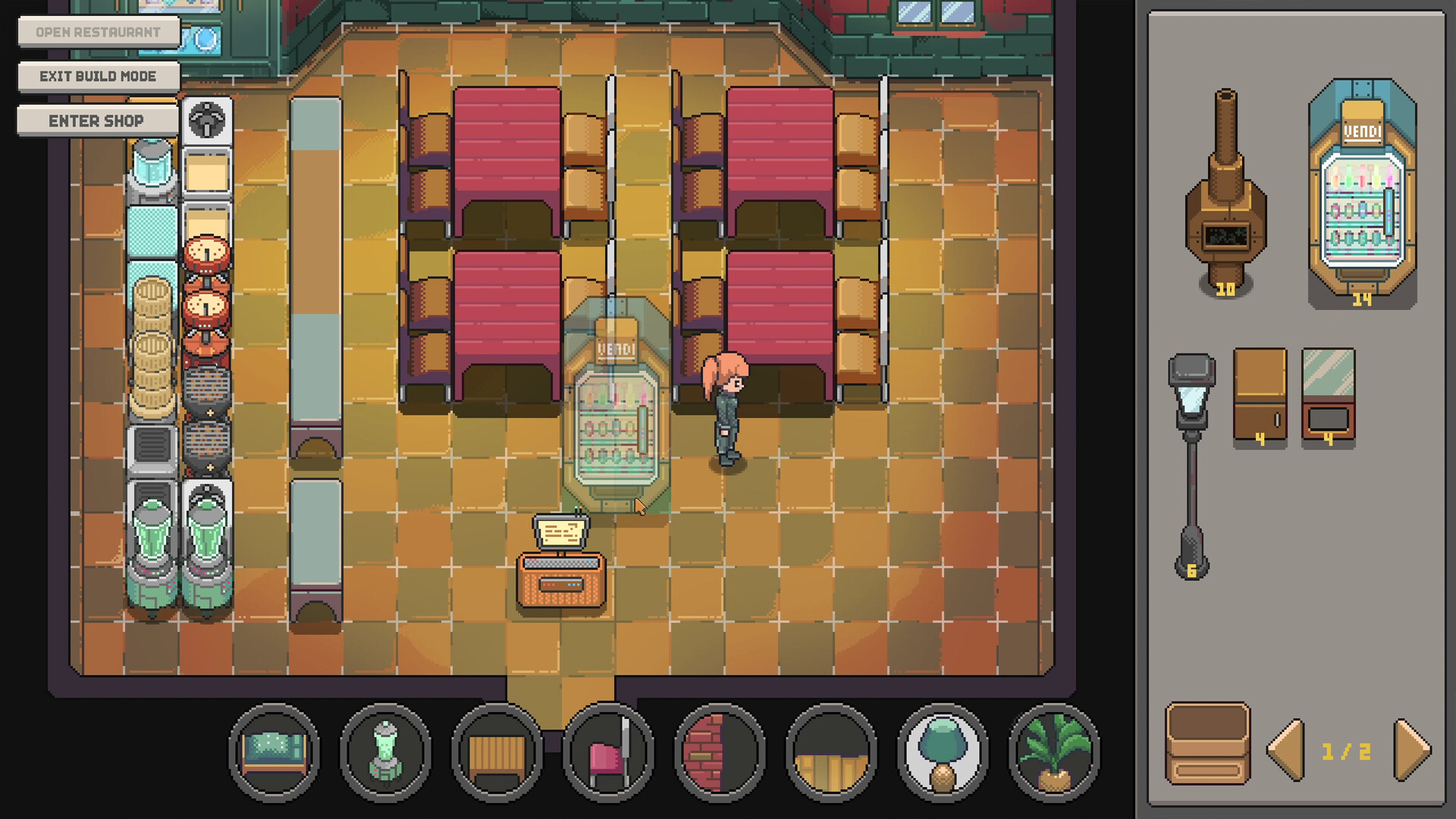The height and width of the screenshot is (819, 1456).
Task: Open the plant decoration category icon
Action: click(x=1051, y=751)
